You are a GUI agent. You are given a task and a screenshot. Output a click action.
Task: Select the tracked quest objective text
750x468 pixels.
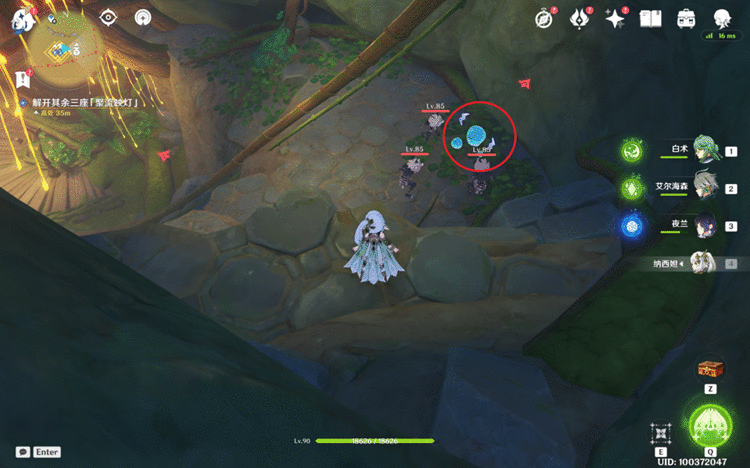(x=83, y=103)
